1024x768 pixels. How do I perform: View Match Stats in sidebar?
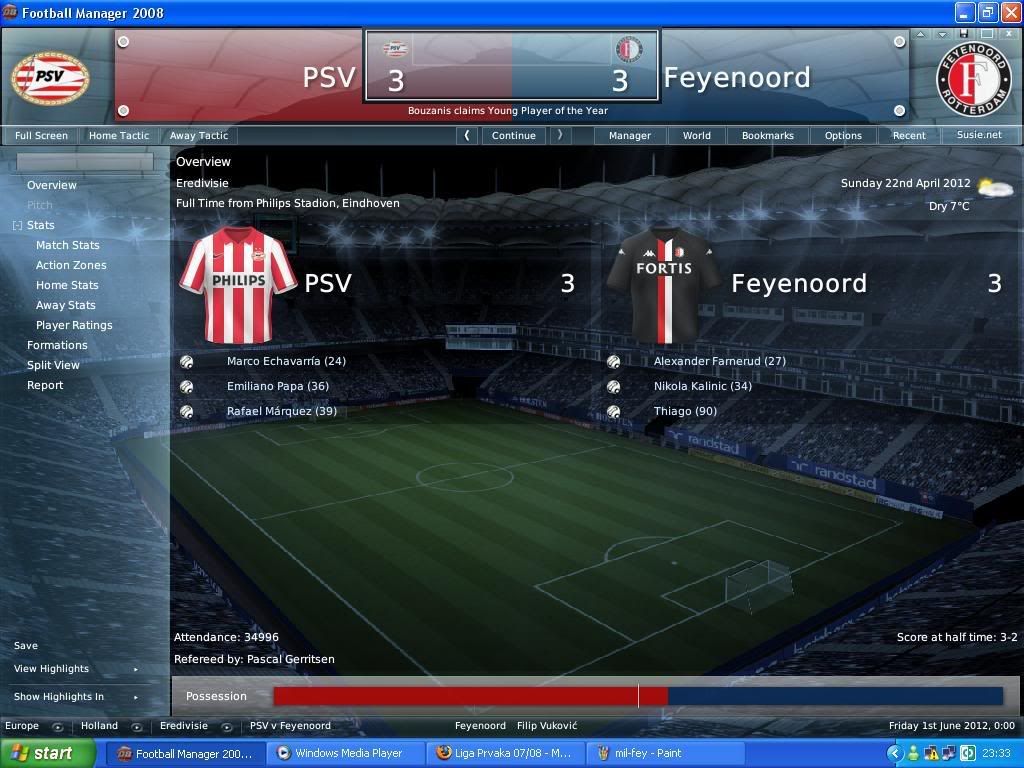(x=68, y=245)
